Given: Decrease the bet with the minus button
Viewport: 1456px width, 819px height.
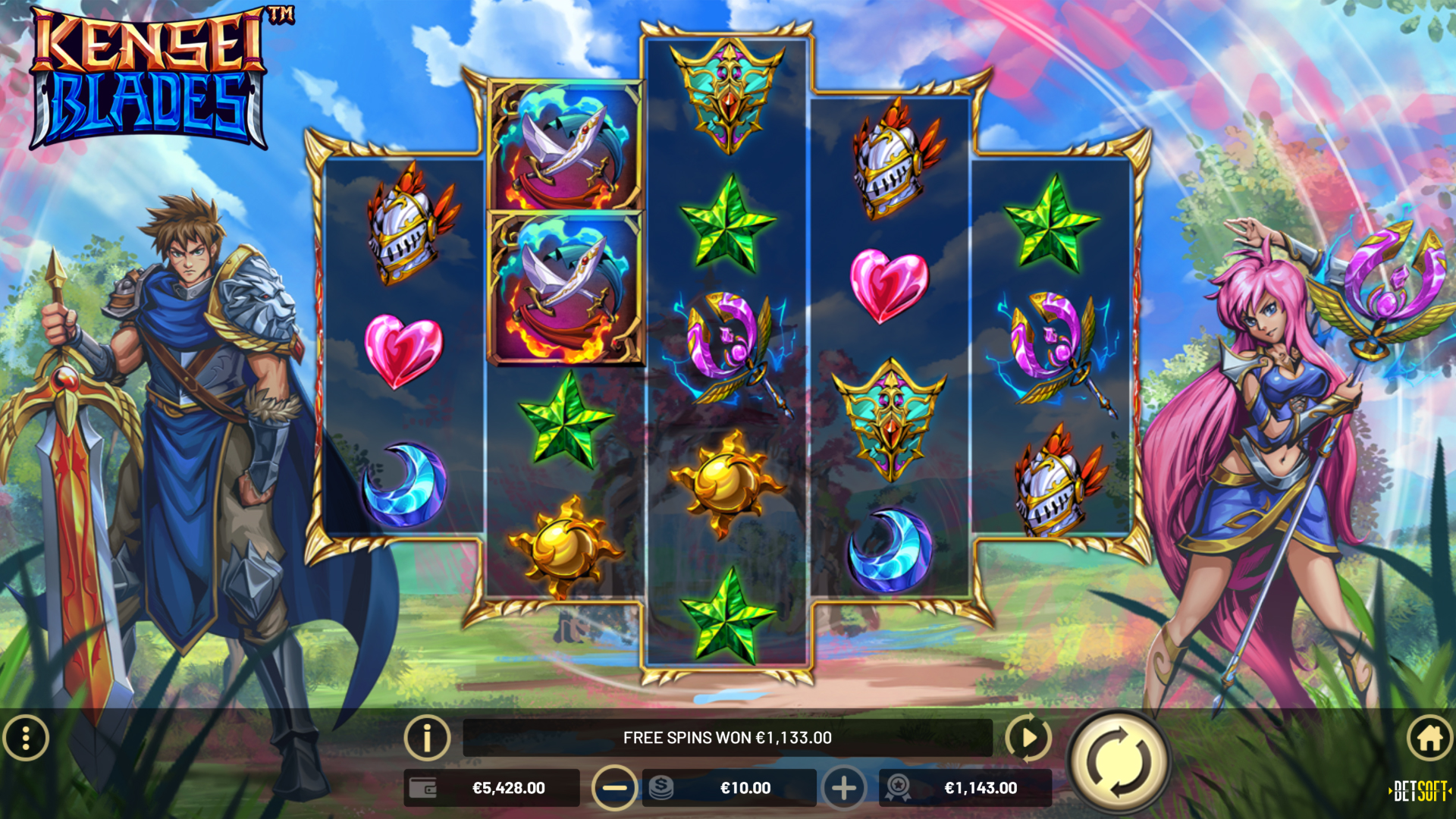Looking at the screenshot, I should click(614, 788).
